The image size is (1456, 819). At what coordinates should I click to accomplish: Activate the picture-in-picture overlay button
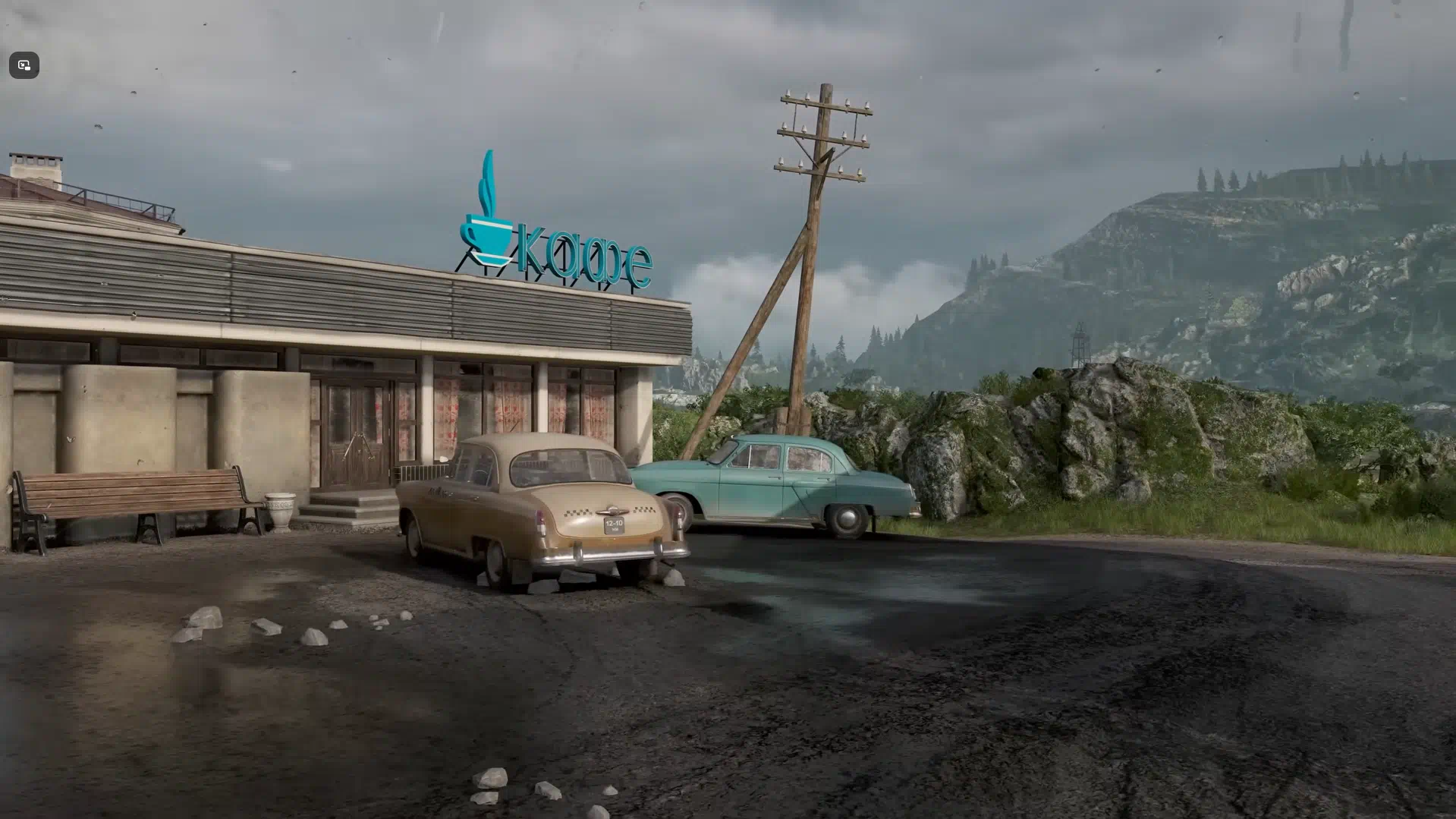[24, 65]
